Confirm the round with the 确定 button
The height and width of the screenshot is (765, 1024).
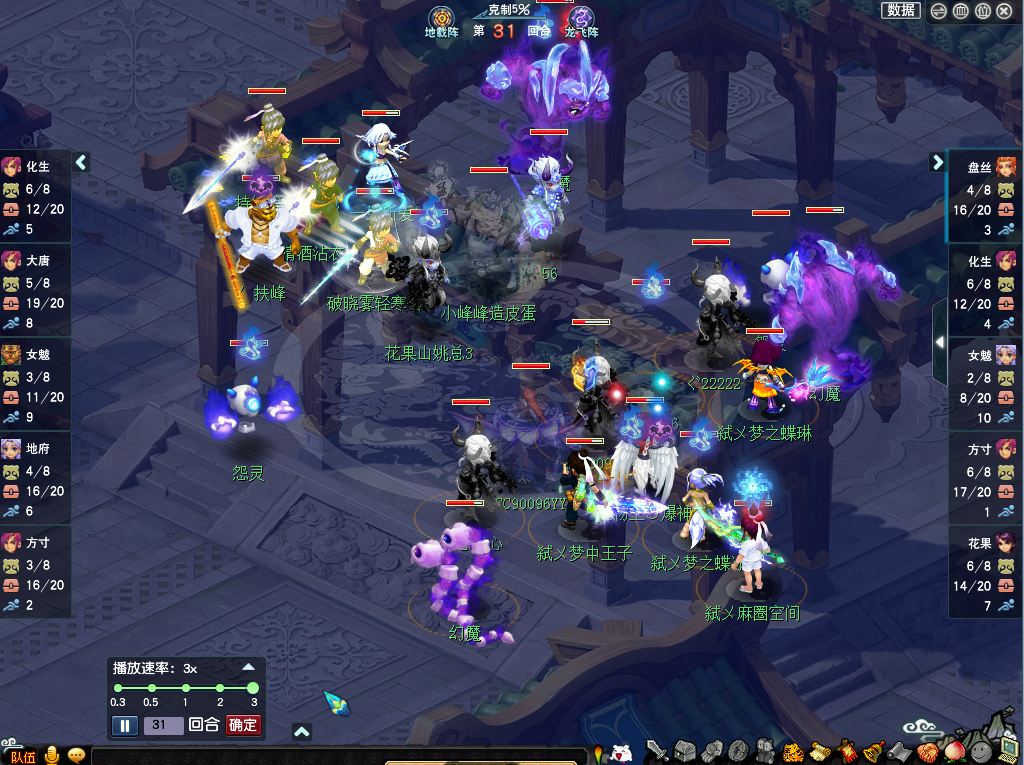243,725
